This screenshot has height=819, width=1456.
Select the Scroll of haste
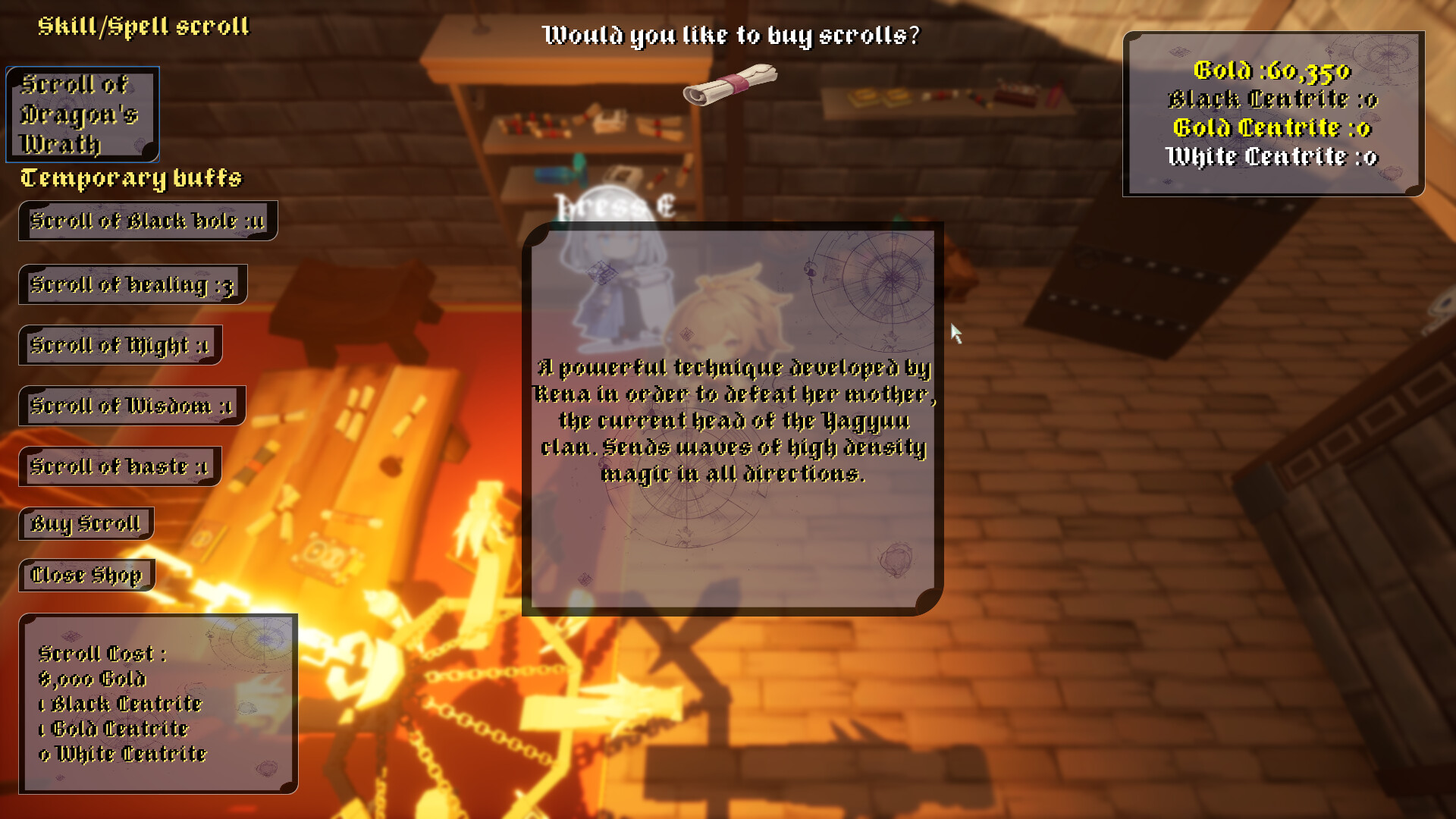[119, 467]
